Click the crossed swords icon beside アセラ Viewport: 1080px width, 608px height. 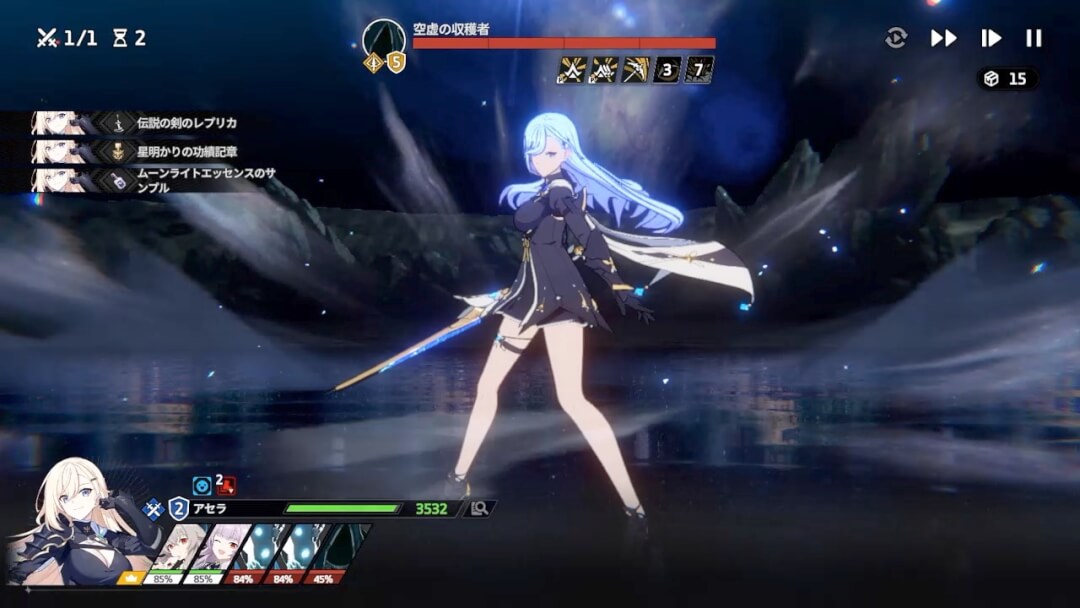(x=153, y=508)
